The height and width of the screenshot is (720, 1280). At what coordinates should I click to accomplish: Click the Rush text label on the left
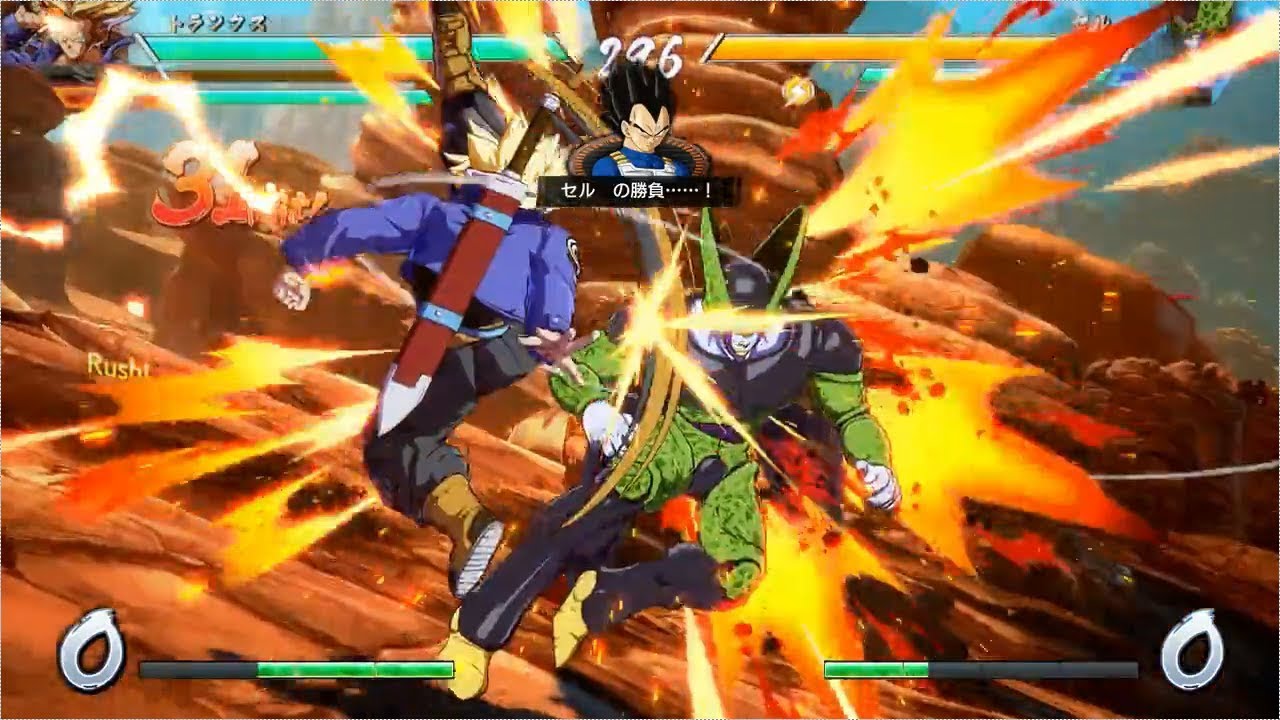point(116,369)
